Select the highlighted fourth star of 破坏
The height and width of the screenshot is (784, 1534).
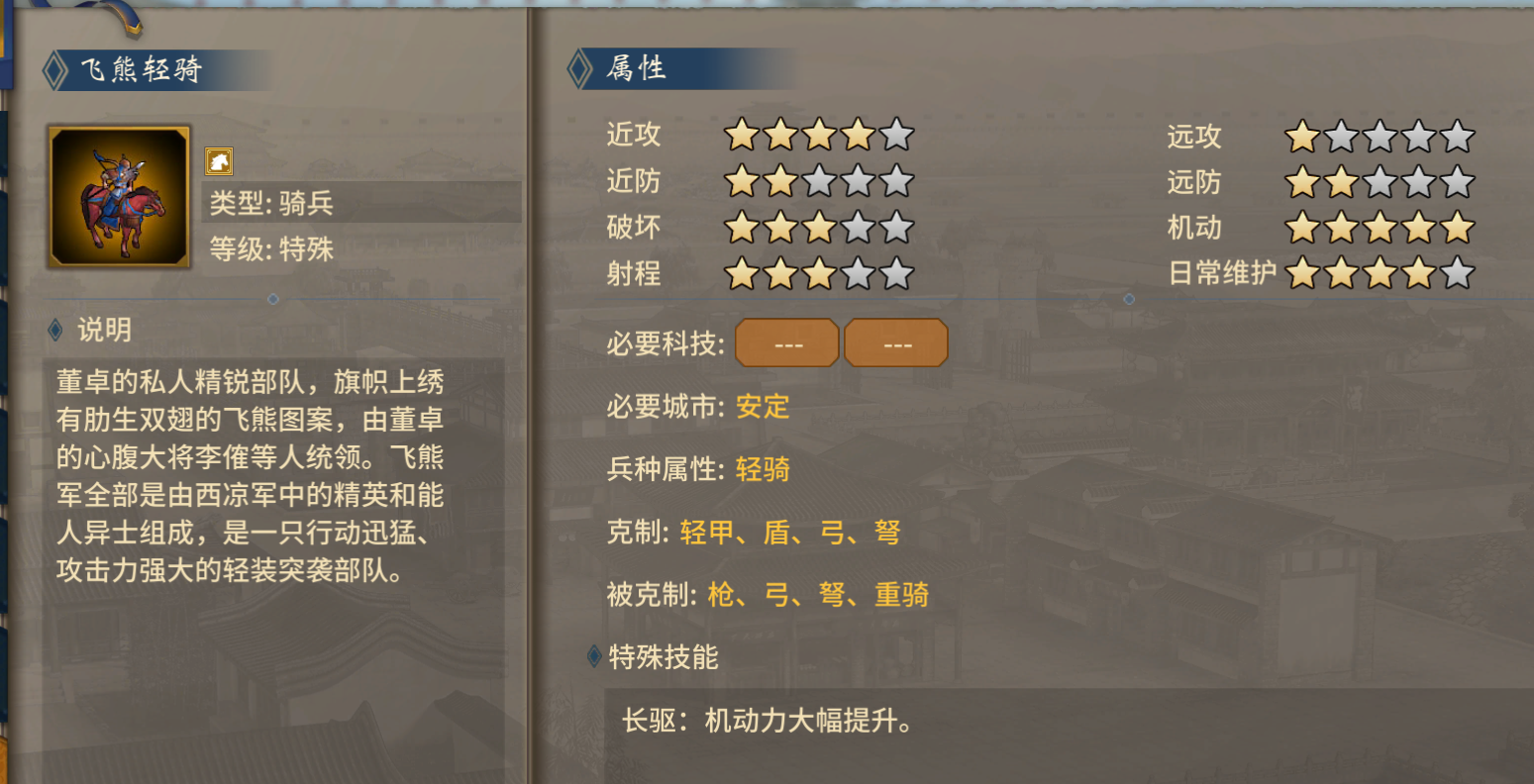[857, 227]
